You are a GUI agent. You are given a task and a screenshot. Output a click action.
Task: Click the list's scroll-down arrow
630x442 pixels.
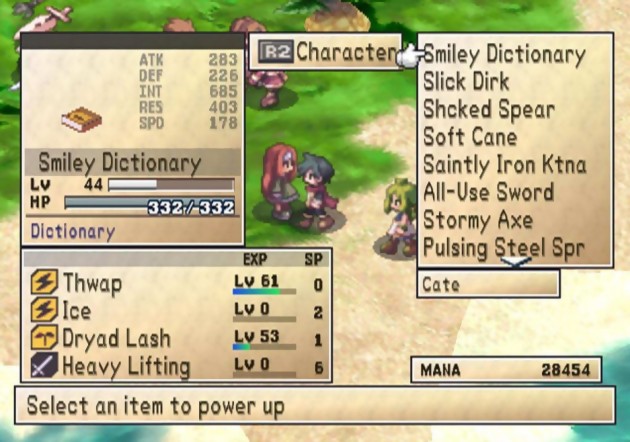[x=515, y=262]
